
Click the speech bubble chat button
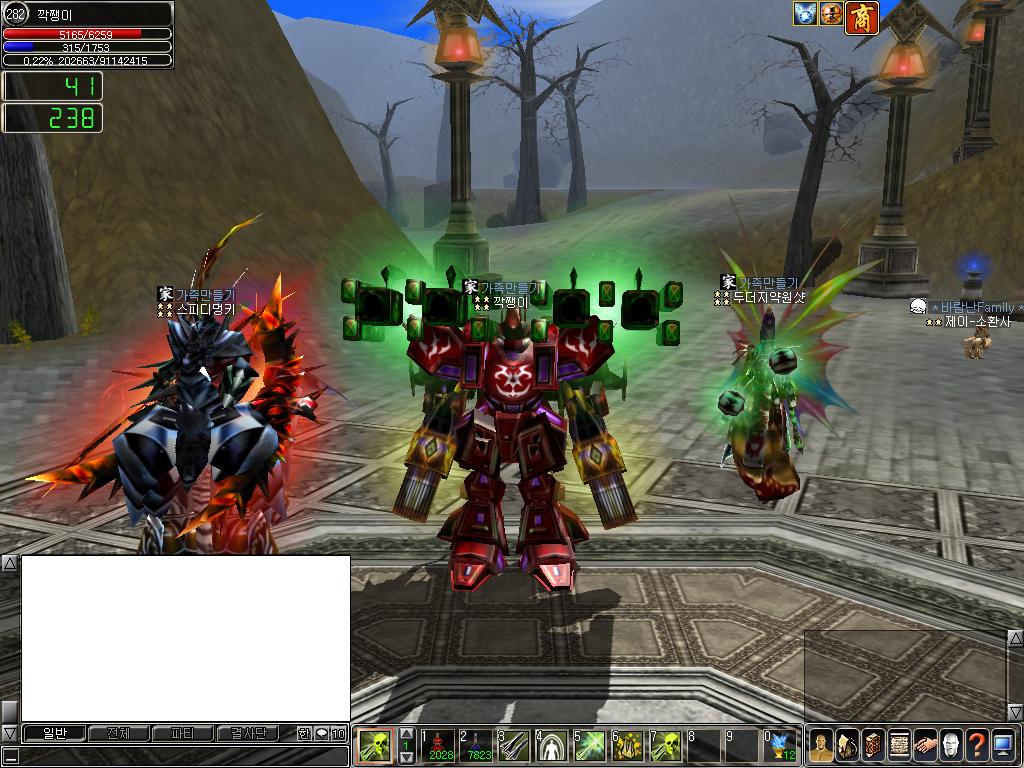click(x=321, y=733)
